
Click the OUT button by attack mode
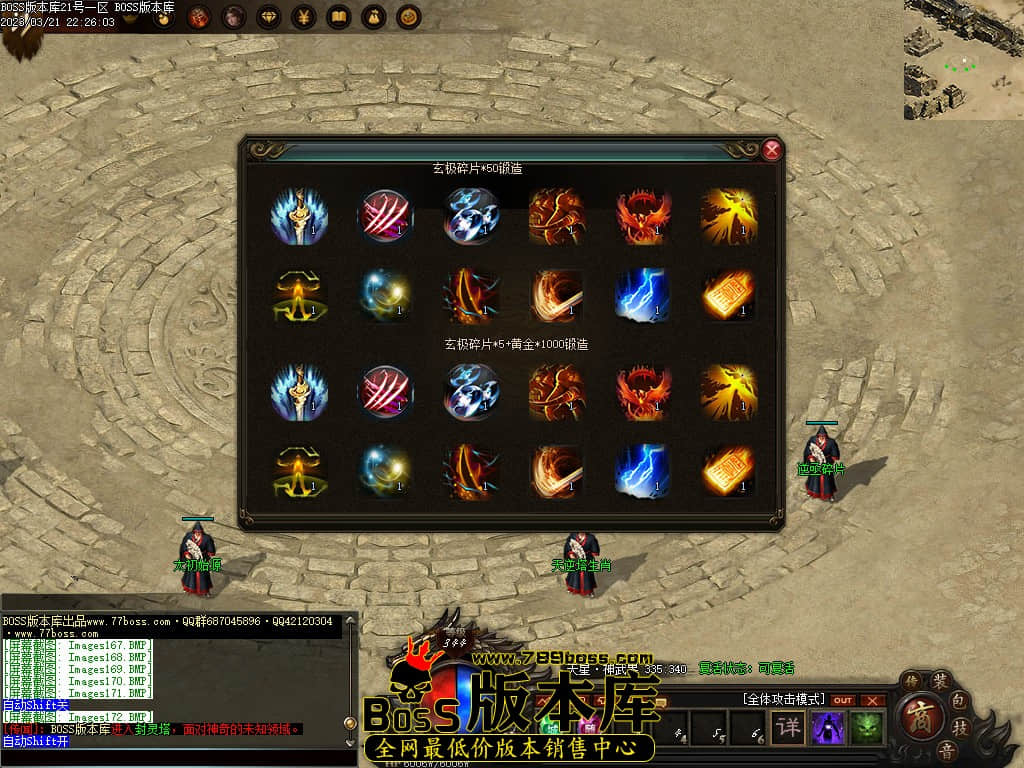click(x=843, y=700)
